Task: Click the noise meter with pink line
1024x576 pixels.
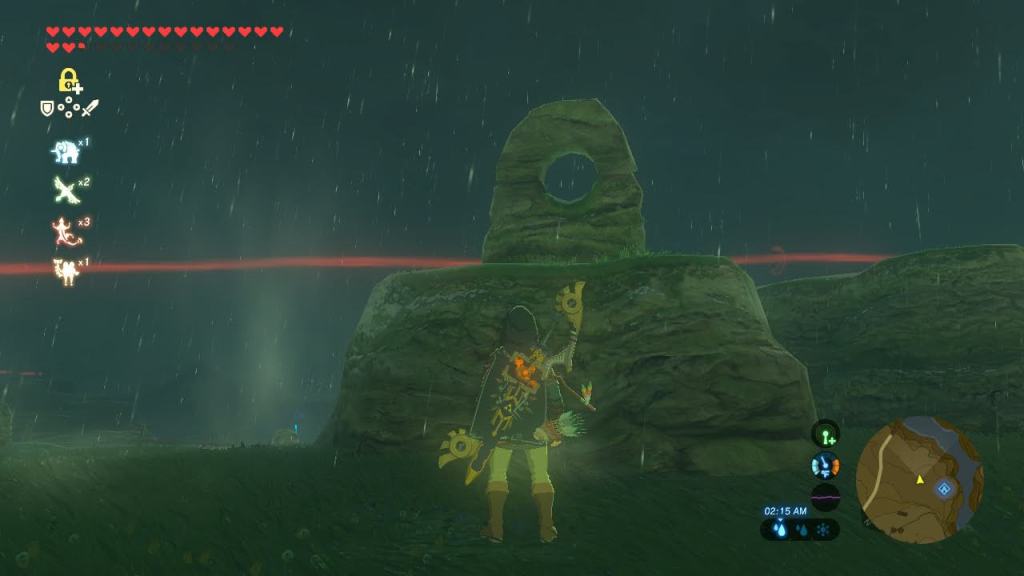Action: (826, 497)
